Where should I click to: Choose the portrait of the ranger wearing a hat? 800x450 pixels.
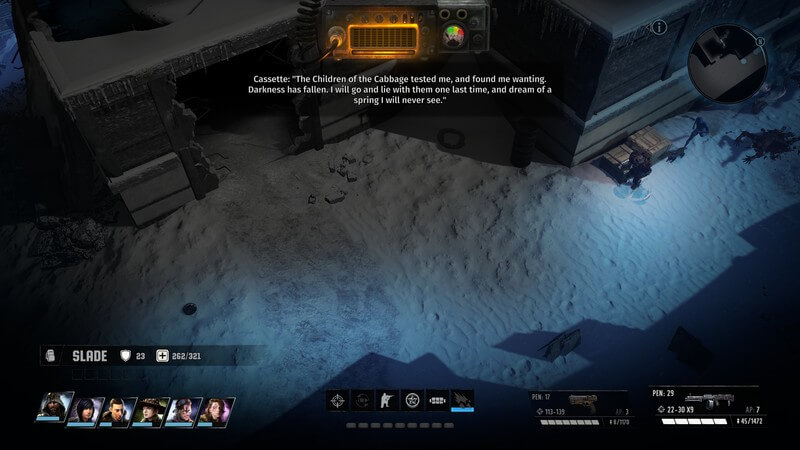152,410
